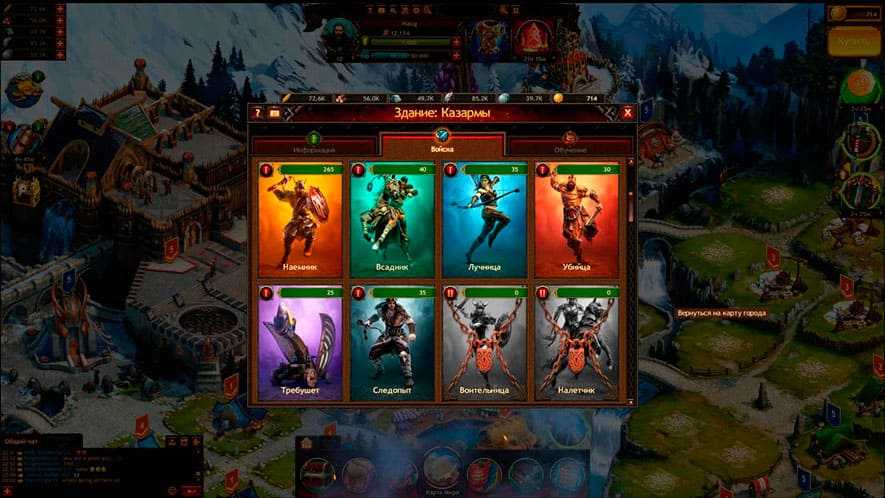
Task: Select the Наемник unit card
Action: pos(300,220)
